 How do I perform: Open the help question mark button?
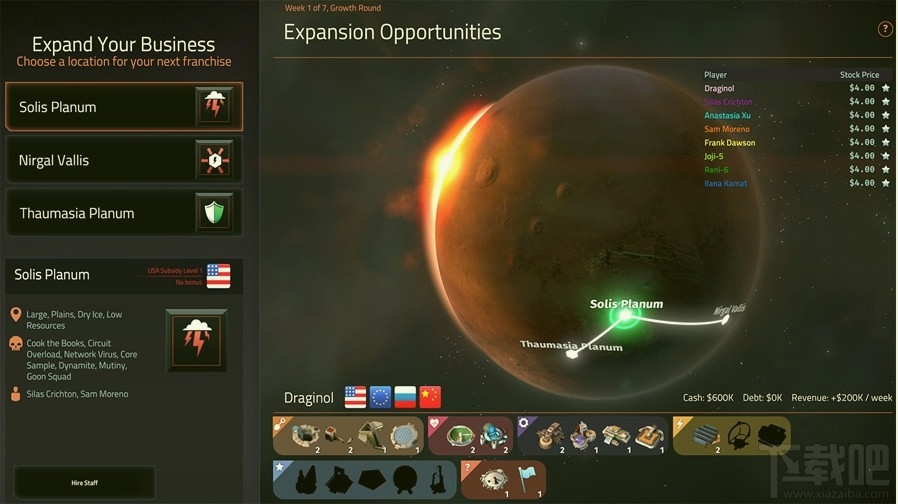point(885,30)
